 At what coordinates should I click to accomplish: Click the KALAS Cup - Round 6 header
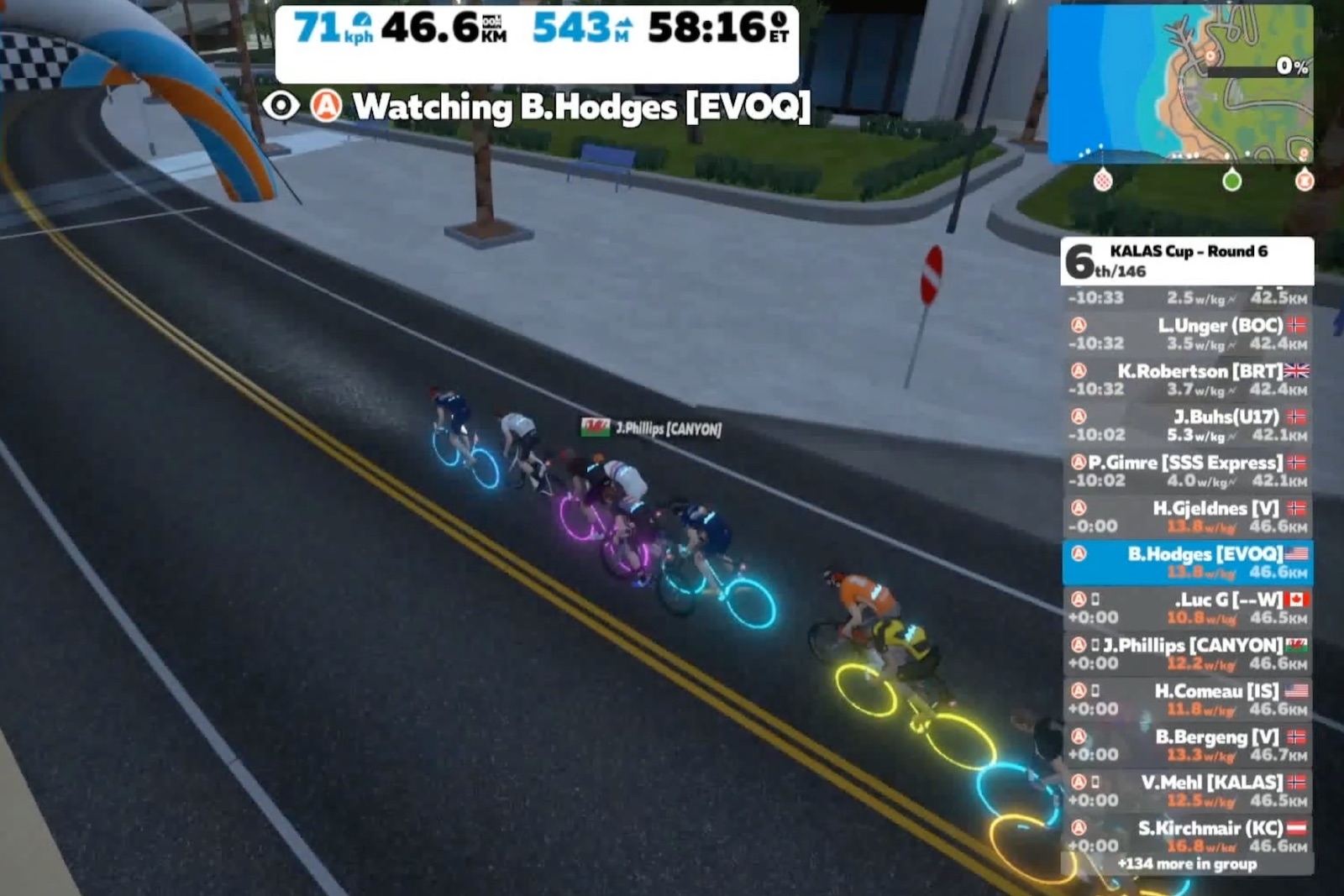[1188, 261]
